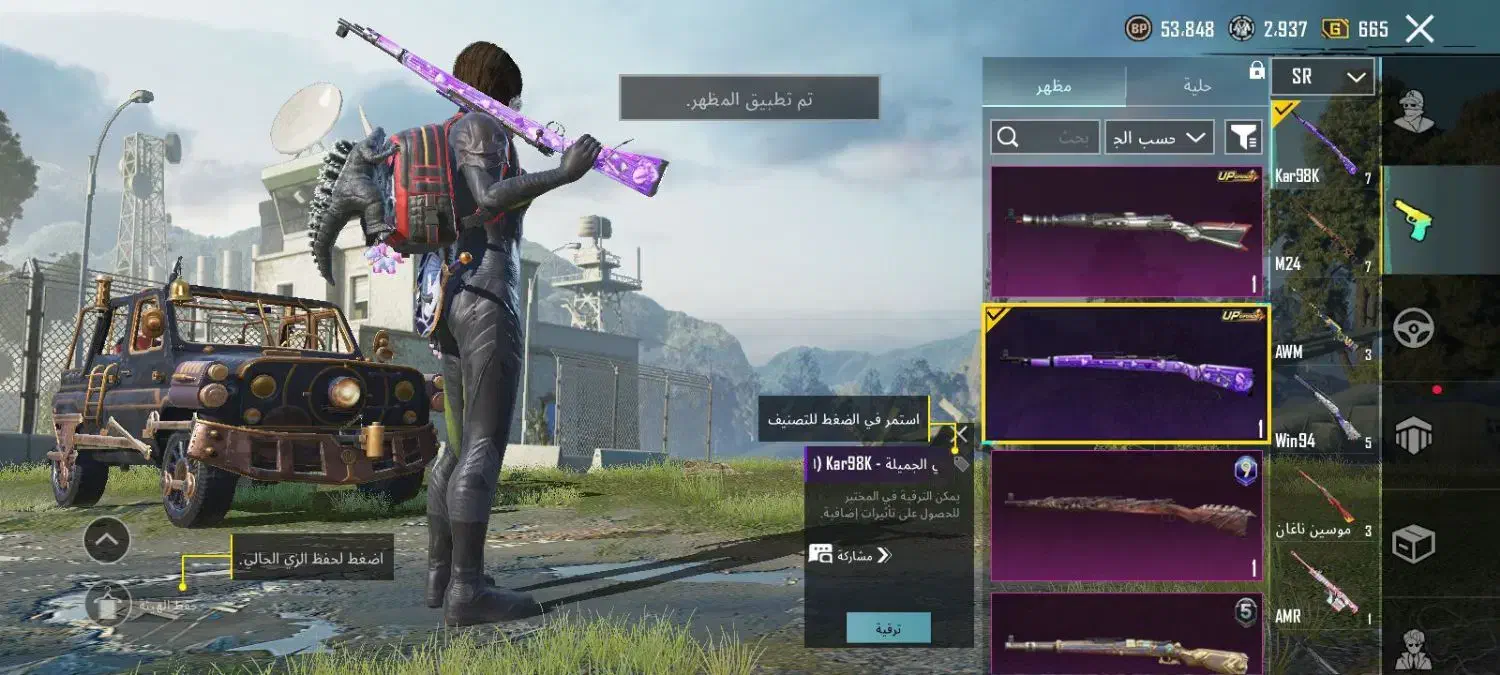
Task: Select the silver and red Kar98K skin
Action: pyautogui.click(x=1127, y=232)
